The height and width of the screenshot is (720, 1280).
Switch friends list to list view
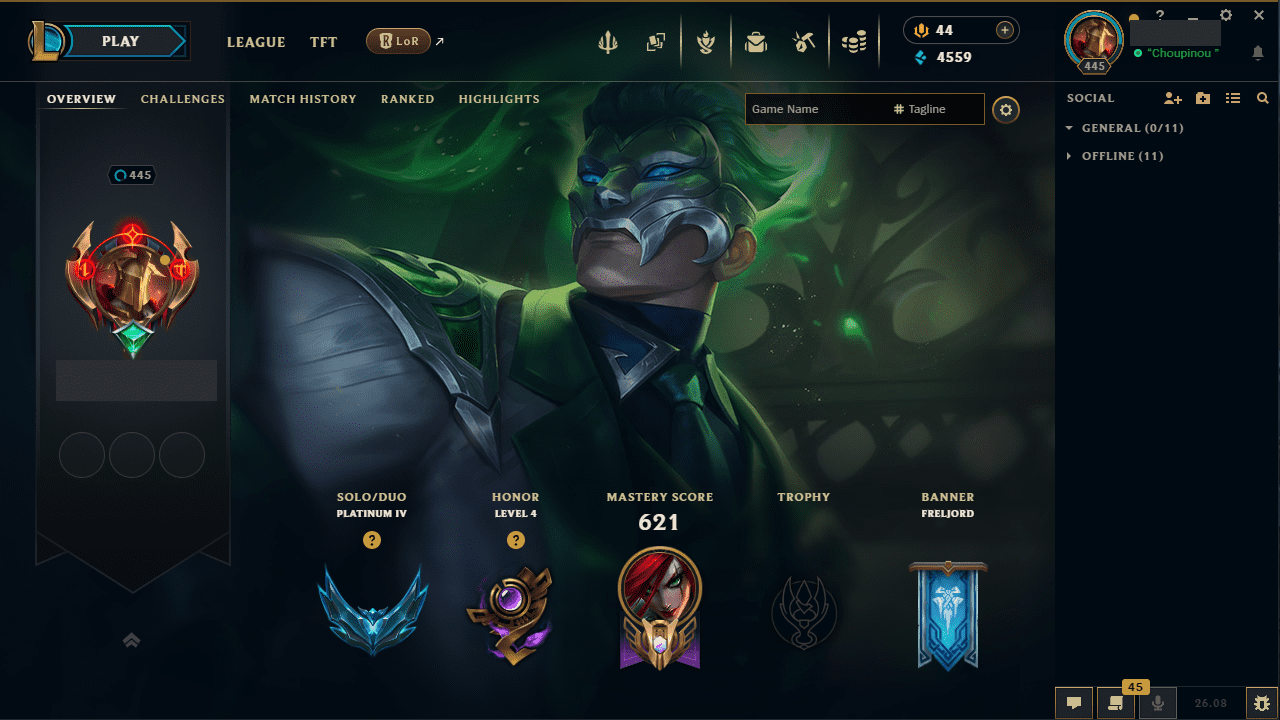1233,98
